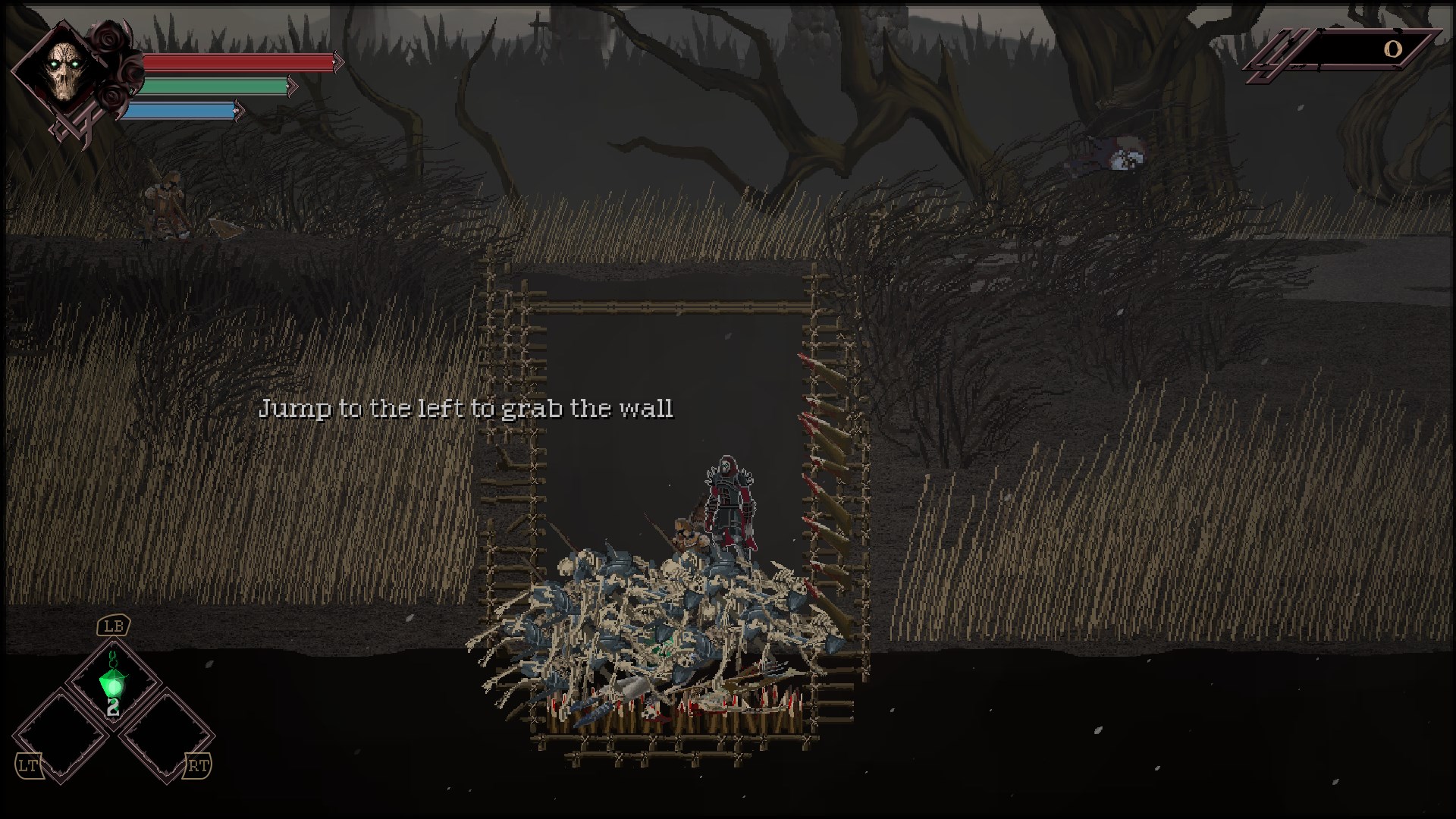Click the Tears of Atonement counter showing 0
Viewport: 1456px width, 819px height.
pyautogui.click(x=1392, y=50)
